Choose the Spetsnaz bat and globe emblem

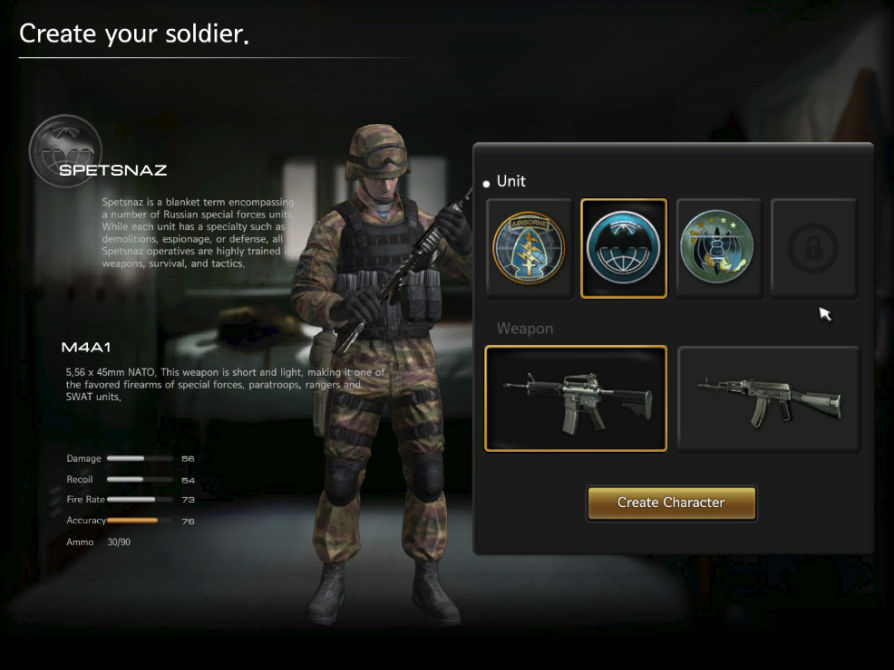623,248
